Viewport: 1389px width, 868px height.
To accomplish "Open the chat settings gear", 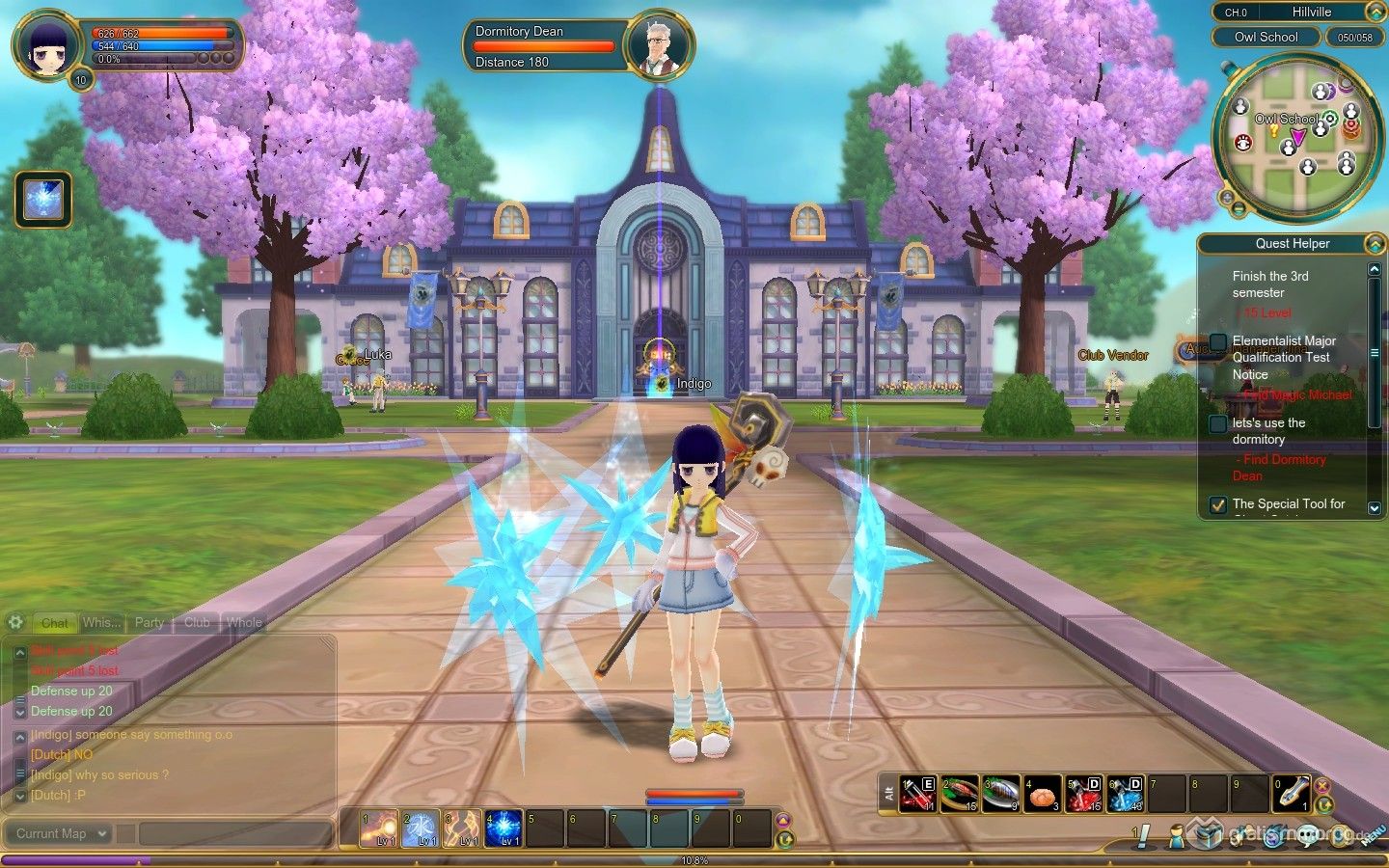I will click(15, 622).
